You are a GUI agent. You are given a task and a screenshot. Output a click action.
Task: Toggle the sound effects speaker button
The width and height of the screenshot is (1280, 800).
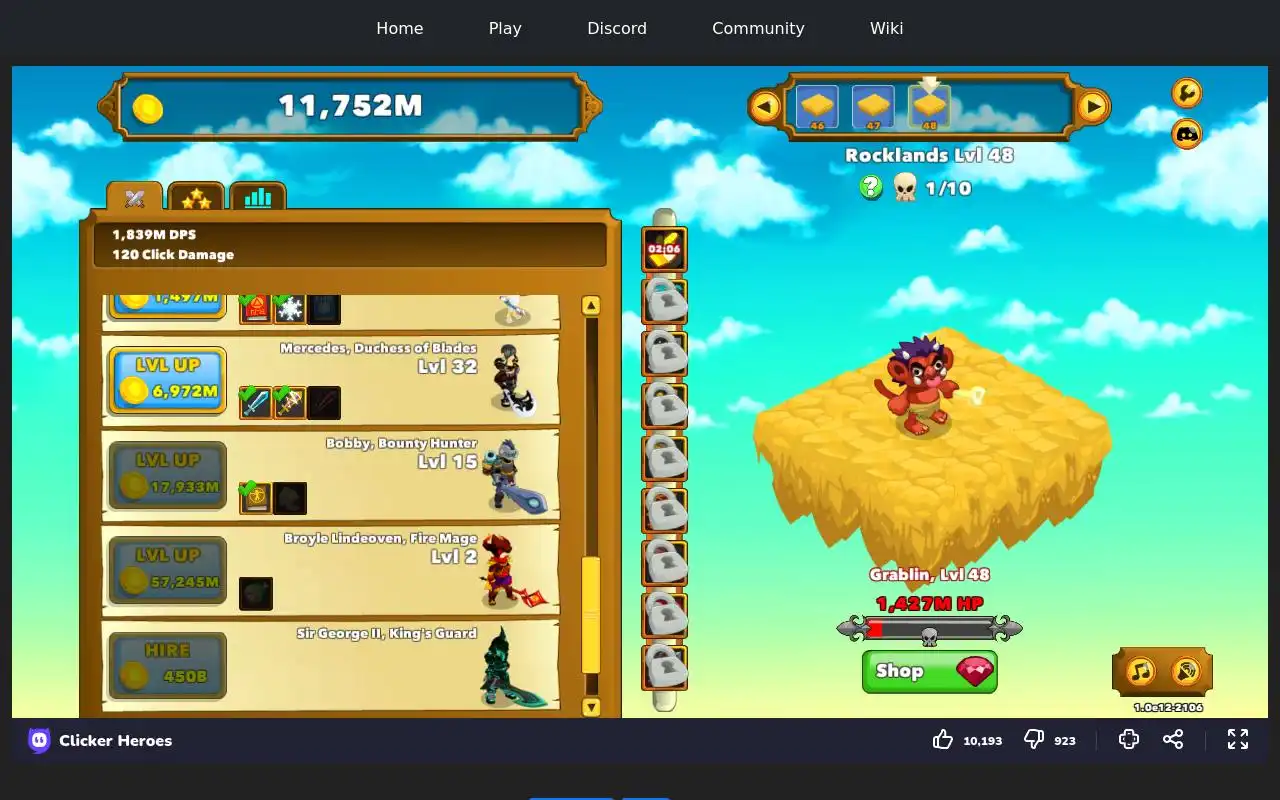(x=1186, y=671)
